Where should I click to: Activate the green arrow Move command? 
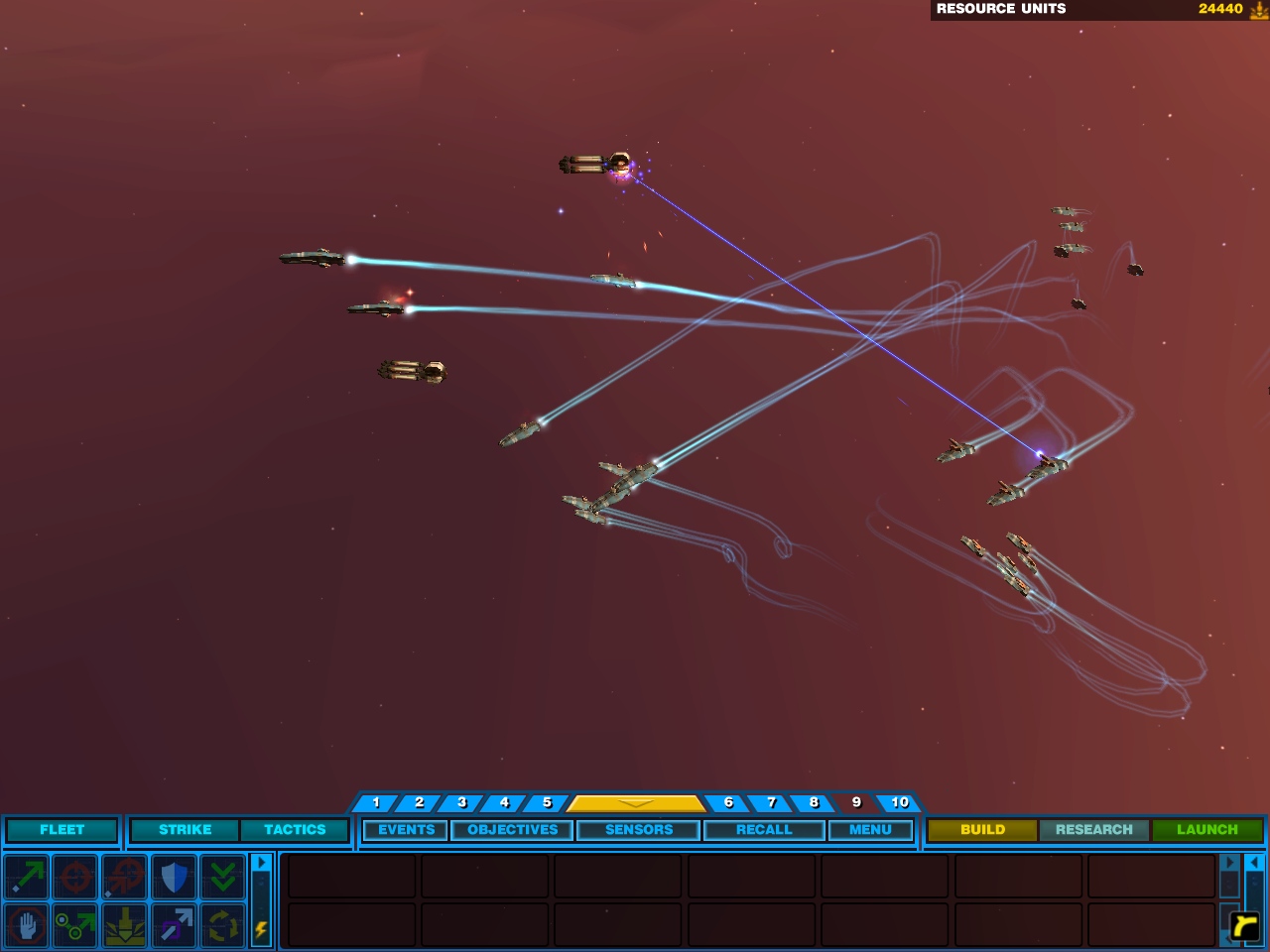coord(27,877)
